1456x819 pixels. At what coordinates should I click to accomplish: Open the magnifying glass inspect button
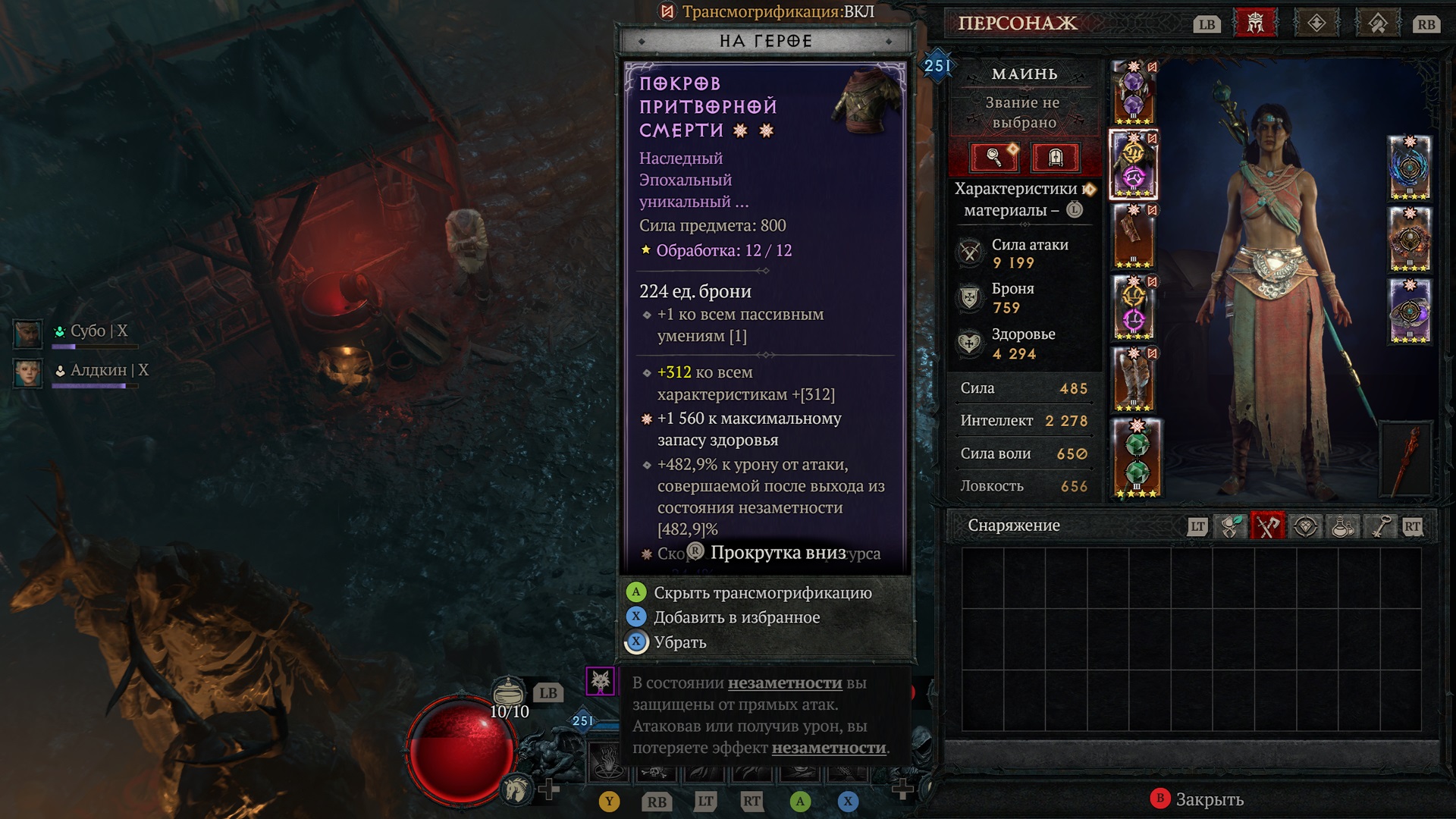994,157
